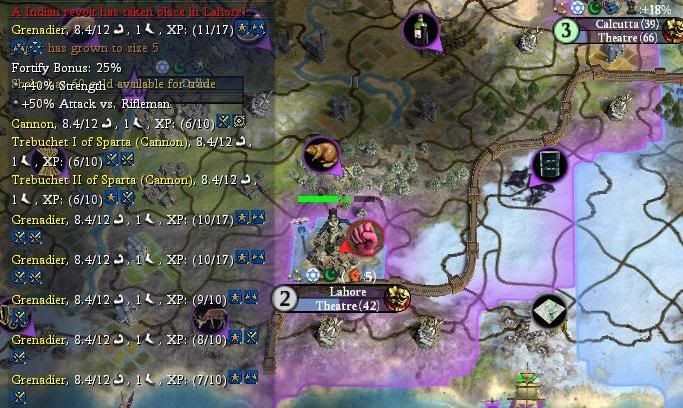Screen dimensions: 683x408
Task: Select the wine bottle resource marker
Action: (x=422, y=30)
